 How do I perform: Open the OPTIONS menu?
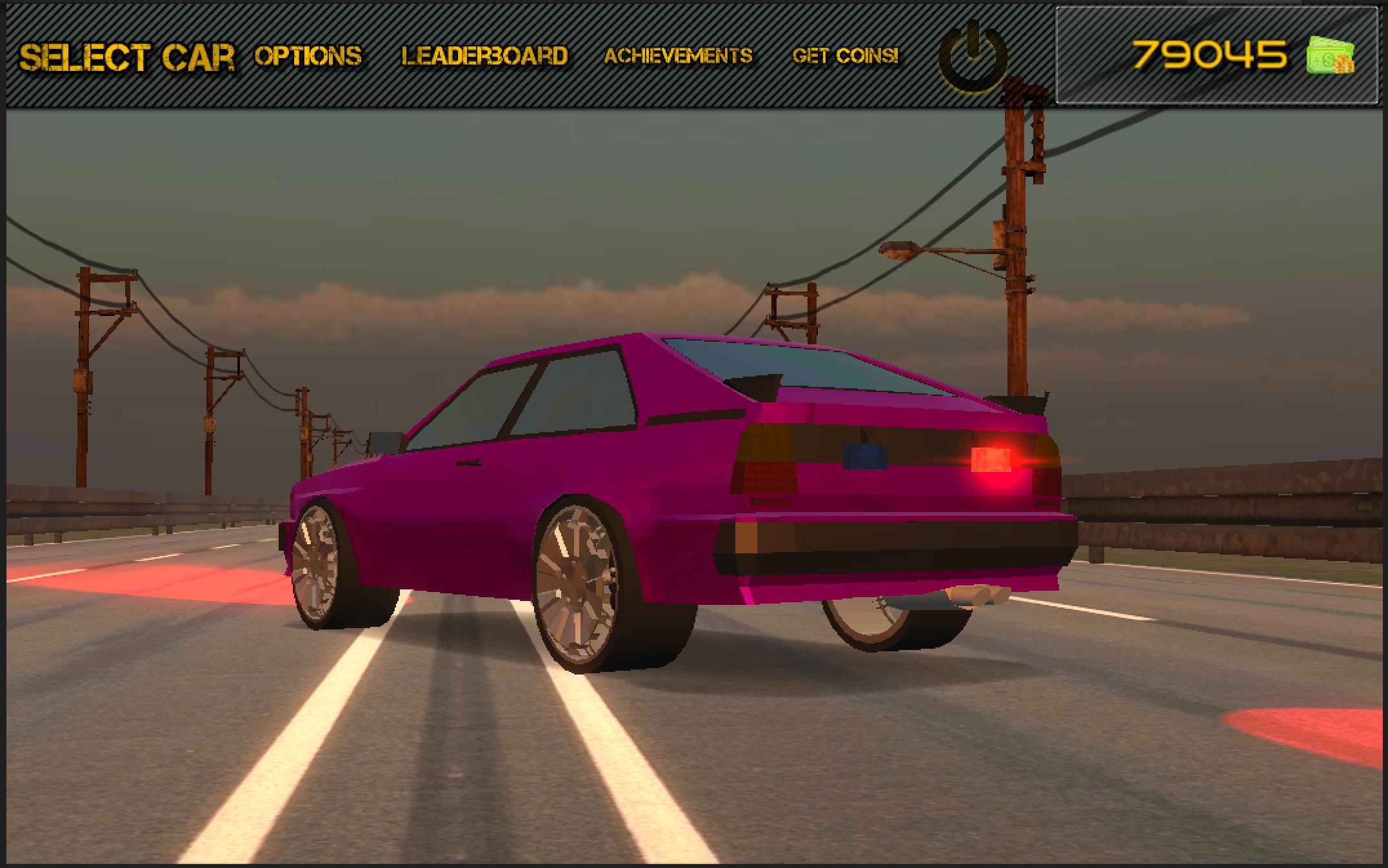310,57
